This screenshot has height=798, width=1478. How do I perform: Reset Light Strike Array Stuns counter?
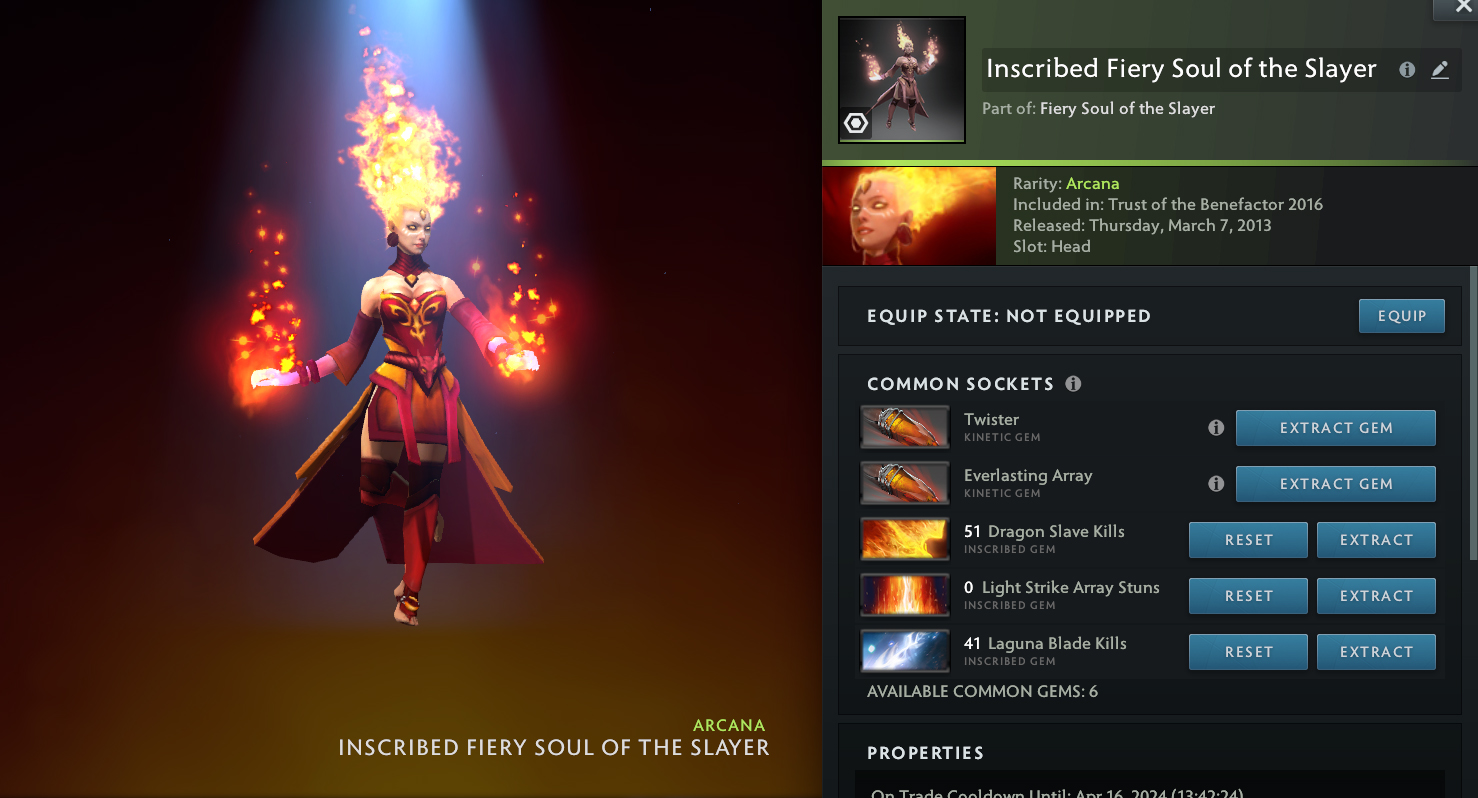[x=1248, y=596]
